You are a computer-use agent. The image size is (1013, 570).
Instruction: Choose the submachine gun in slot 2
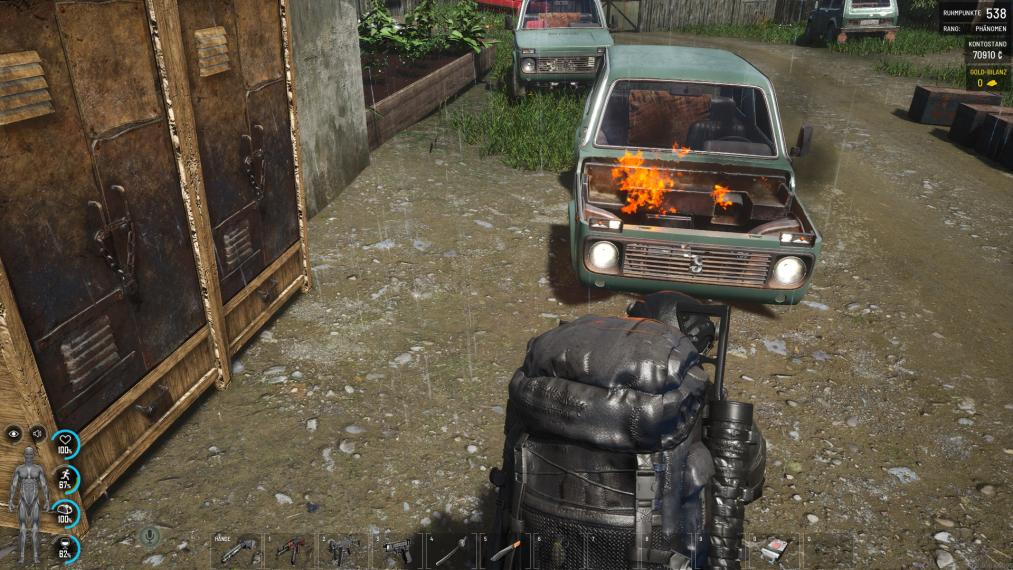343,550
